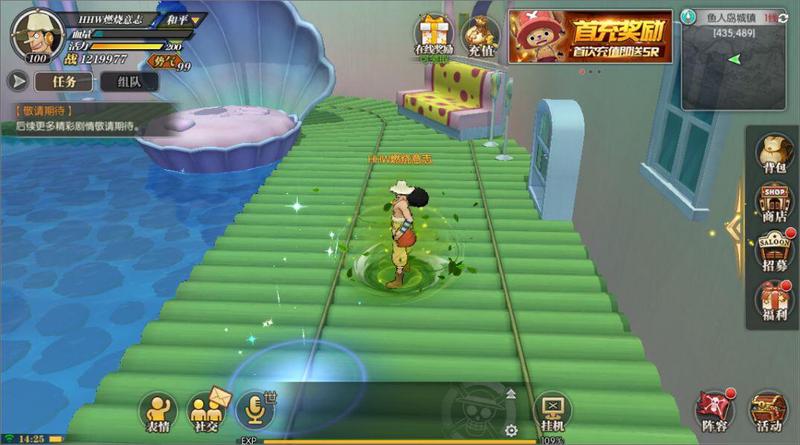
Task: Open the 活动 events chest
Action: pyautogui.click(x=769, y=410)
